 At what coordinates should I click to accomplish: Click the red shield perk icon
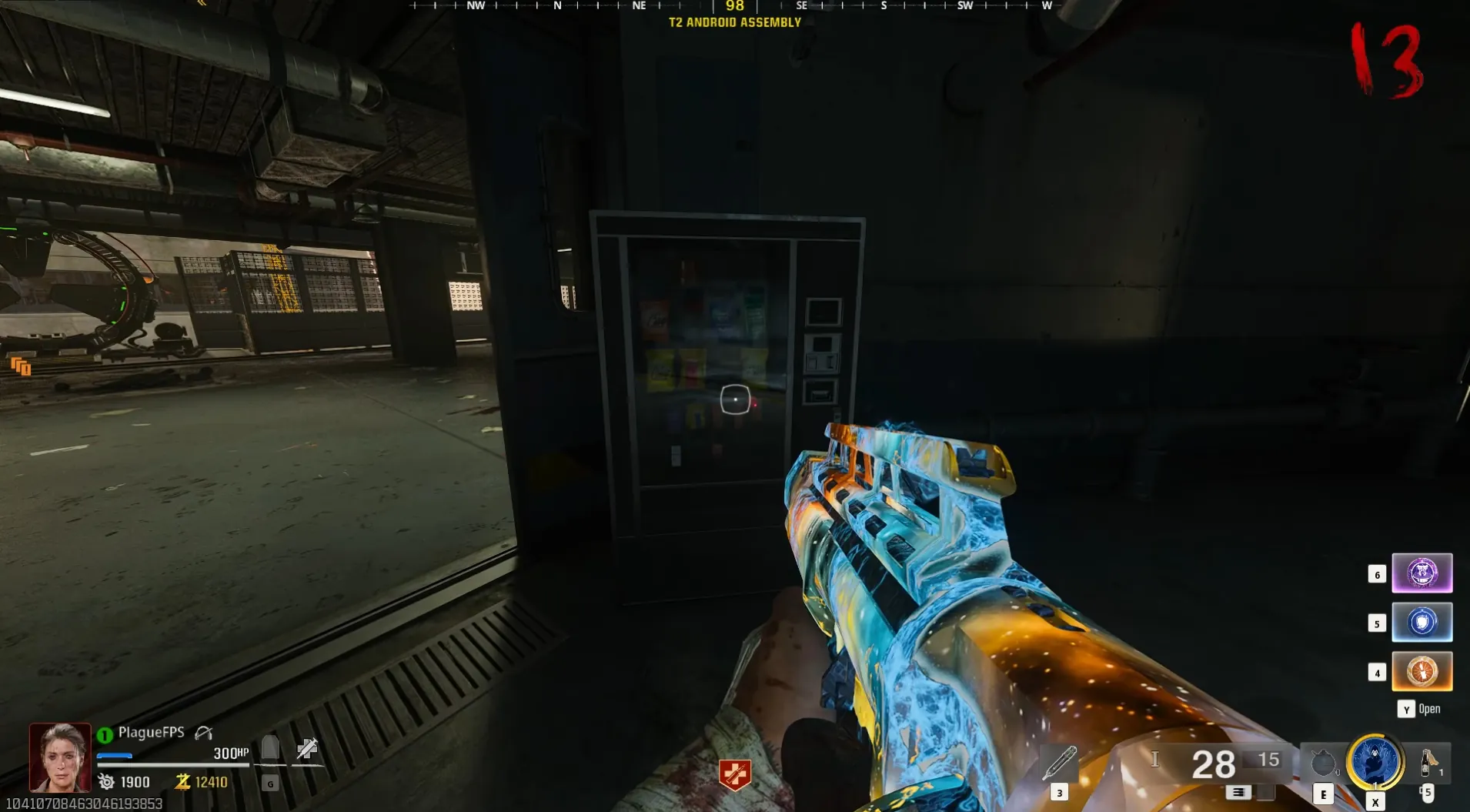pos(734,774)
